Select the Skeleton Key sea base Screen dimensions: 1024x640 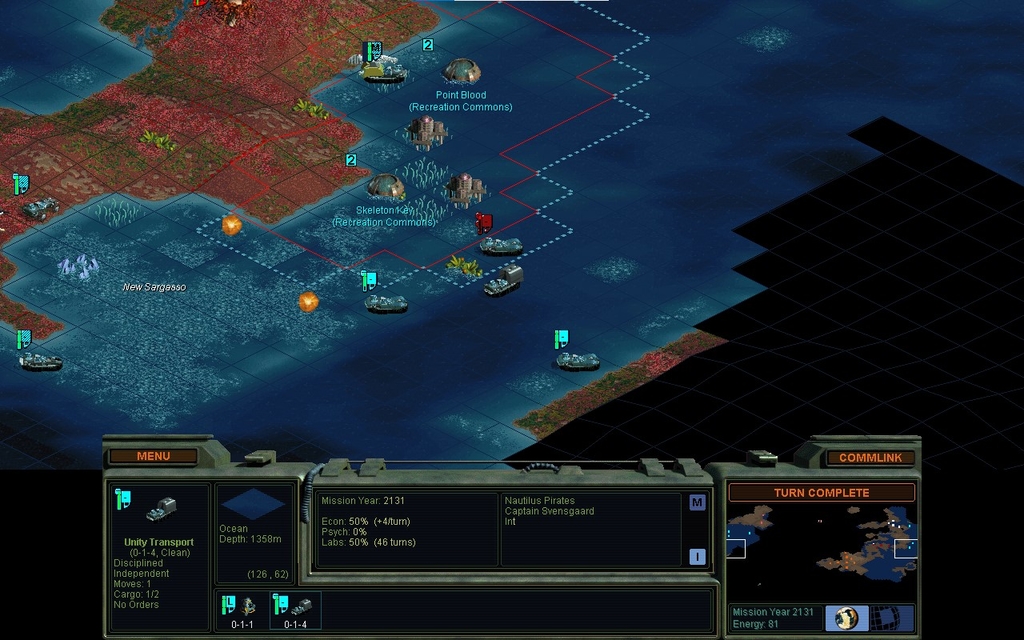pyautogui.click(x=385, y=186)
